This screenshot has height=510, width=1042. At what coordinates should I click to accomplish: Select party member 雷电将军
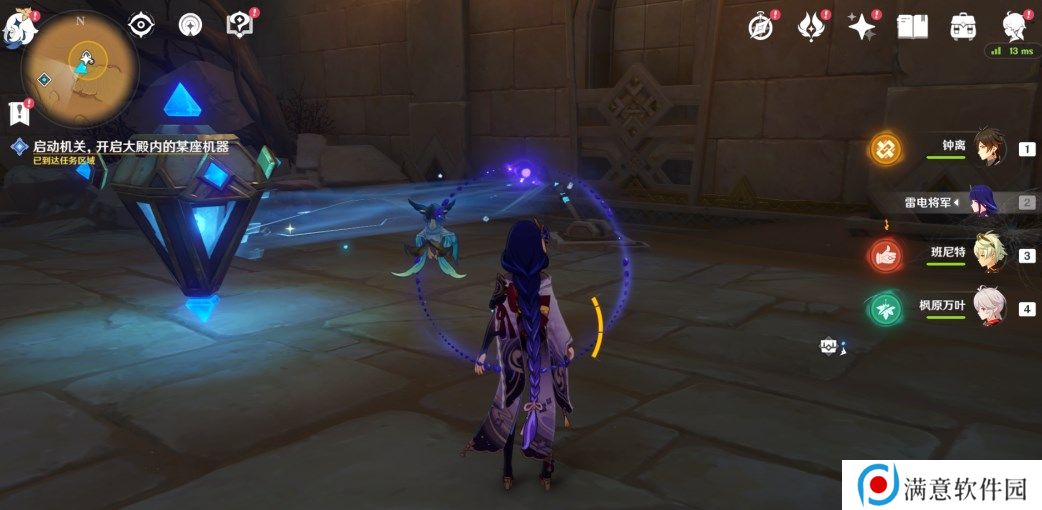[x=982, y=202]
